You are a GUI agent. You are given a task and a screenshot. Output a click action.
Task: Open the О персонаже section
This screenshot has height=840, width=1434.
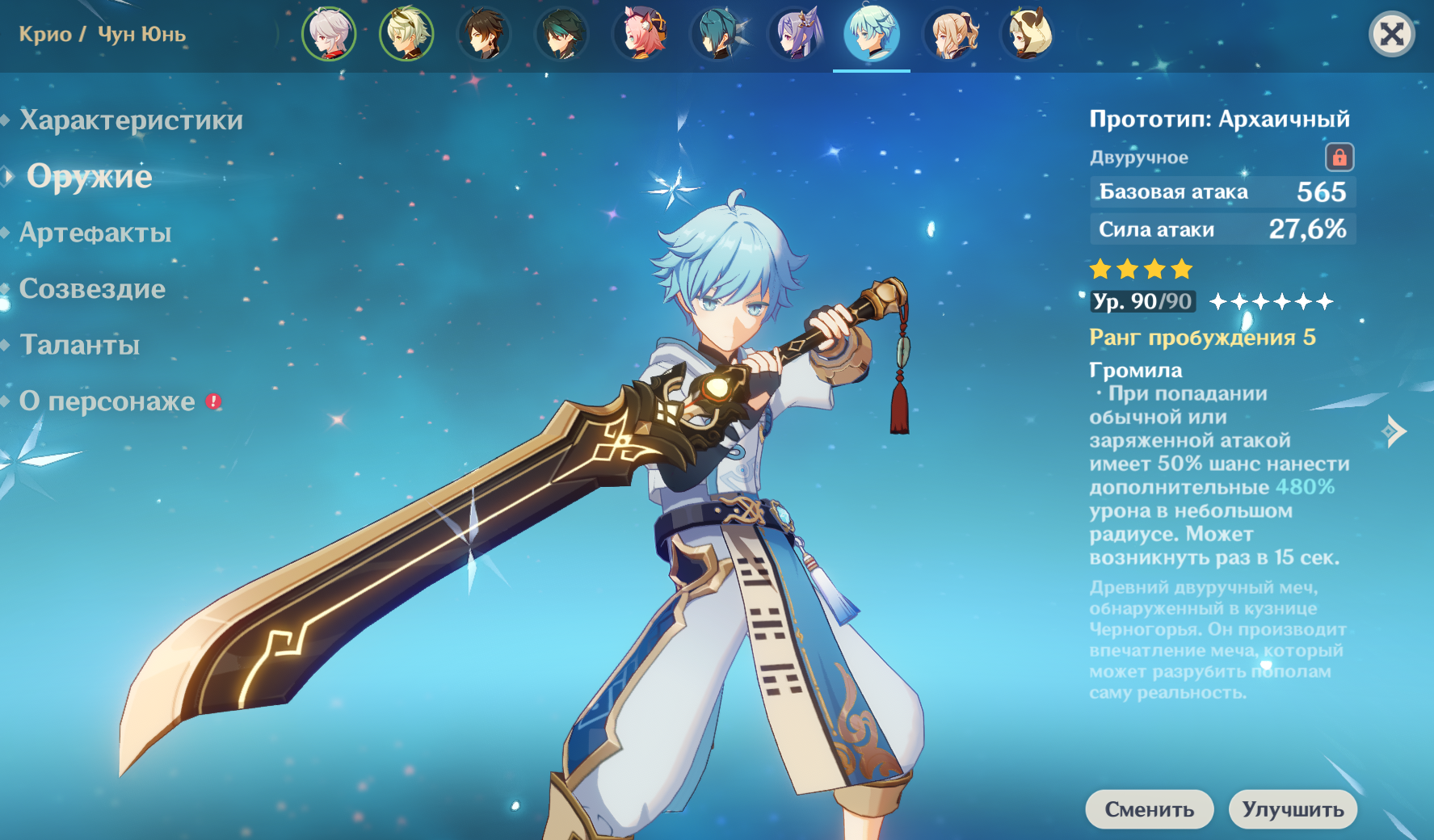click(x=107, y=401)
